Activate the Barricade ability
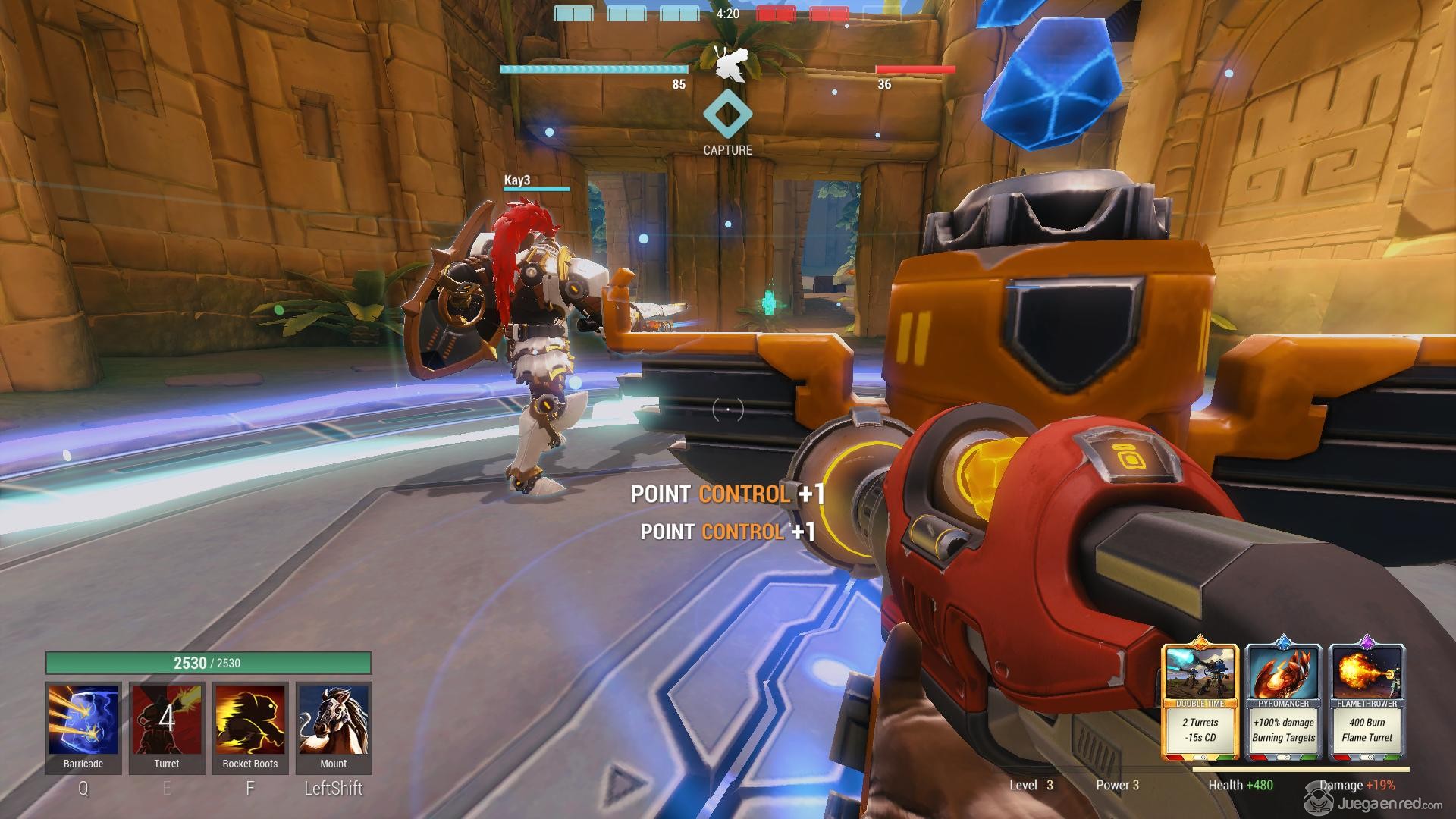 pos(83,720)
